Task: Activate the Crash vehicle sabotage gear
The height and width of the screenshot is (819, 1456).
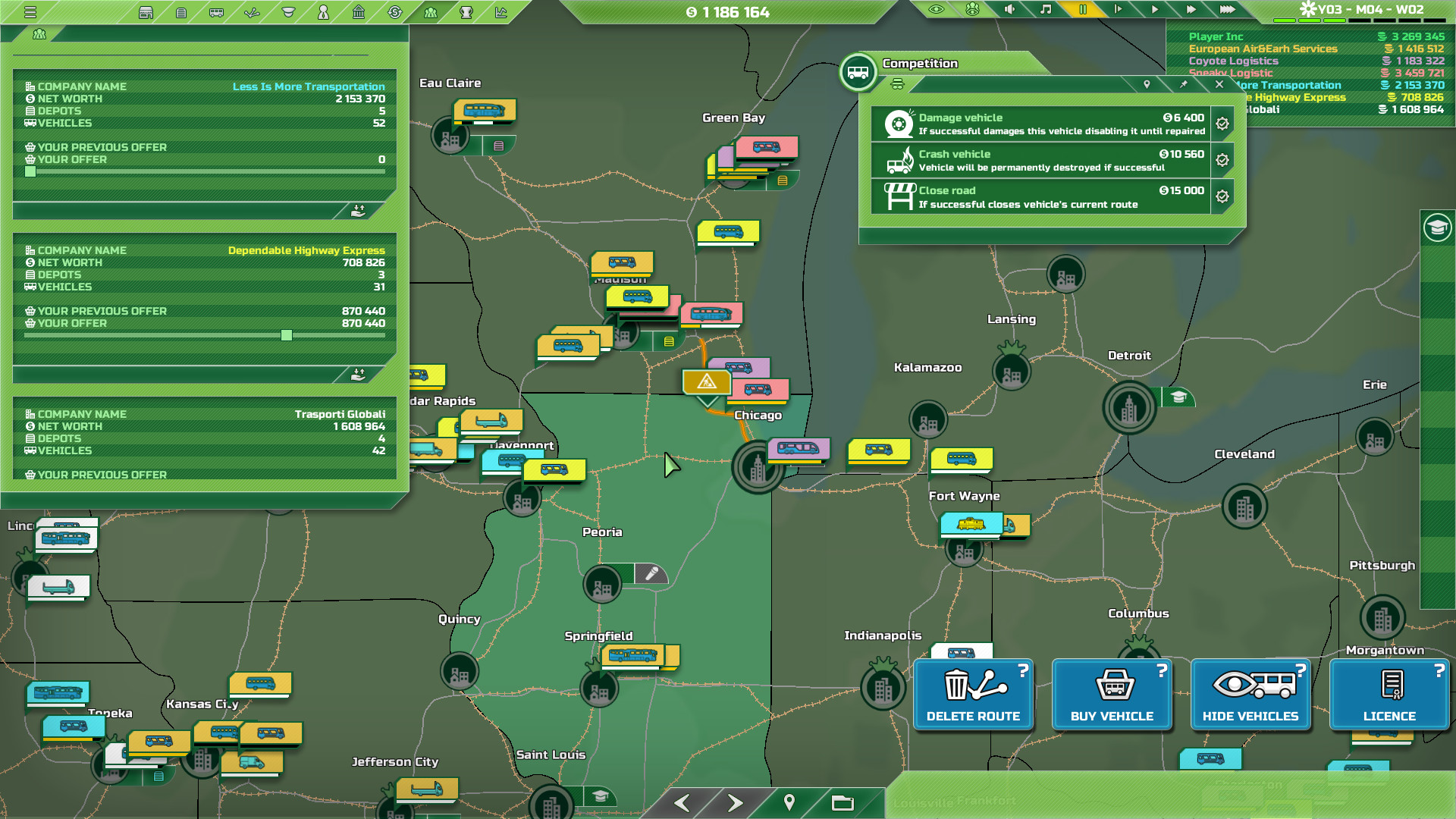Action: 1222,160
